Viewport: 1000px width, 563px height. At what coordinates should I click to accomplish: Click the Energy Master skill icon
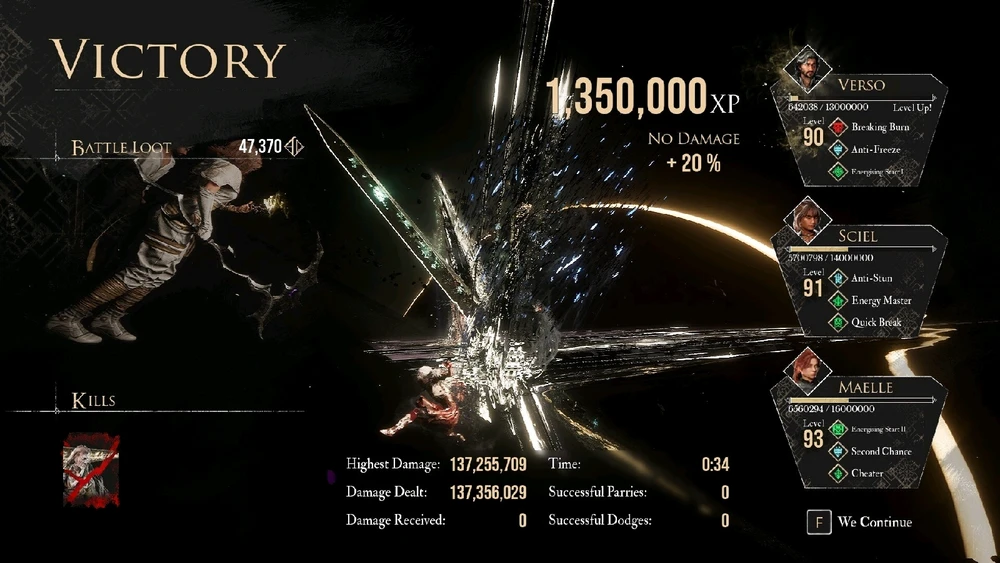[x=837, y=300]
